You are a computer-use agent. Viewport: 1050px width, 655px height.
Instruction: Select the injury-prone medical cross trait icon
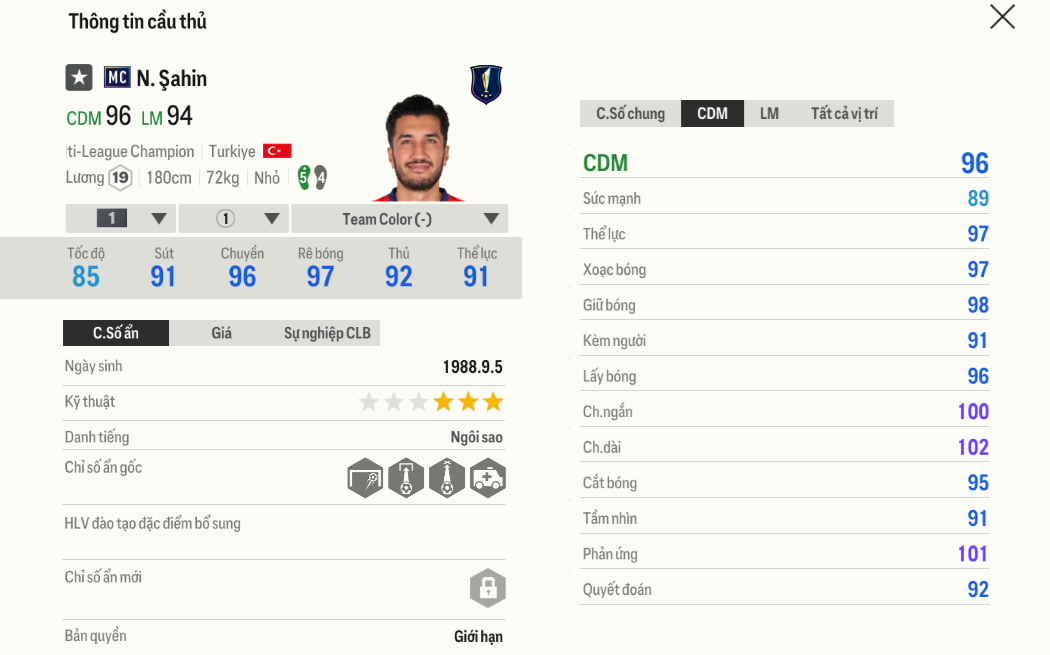488,478
